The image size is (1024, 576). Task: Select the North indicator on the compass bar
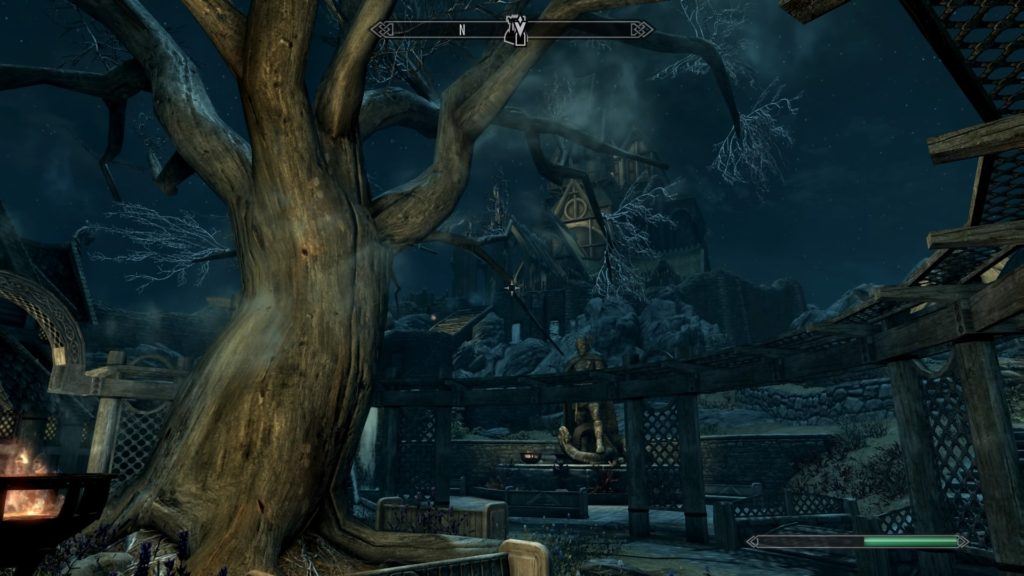tap(462, 30)
